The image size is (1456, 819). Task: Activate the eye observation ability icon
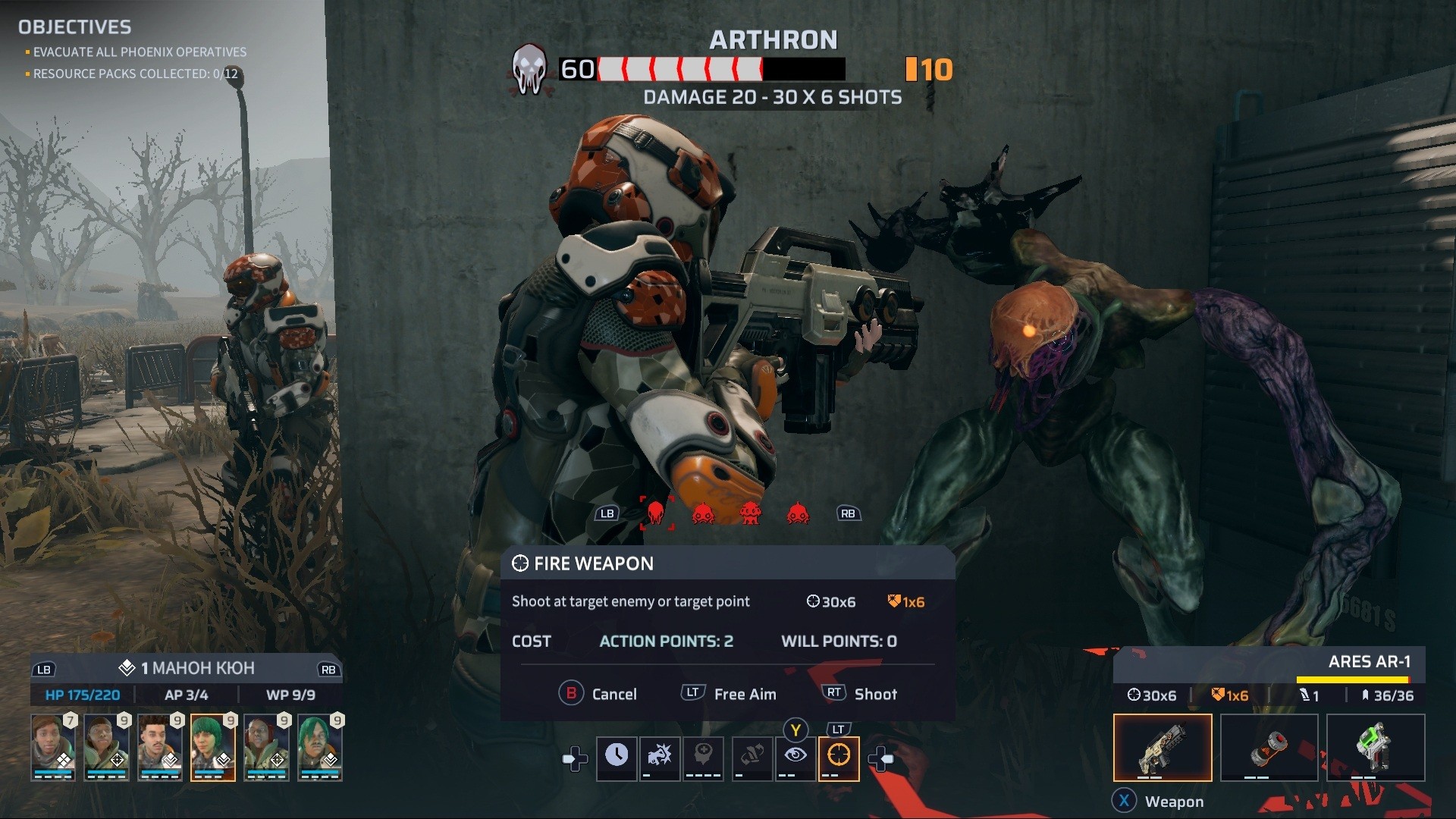[x=795, y=758]
